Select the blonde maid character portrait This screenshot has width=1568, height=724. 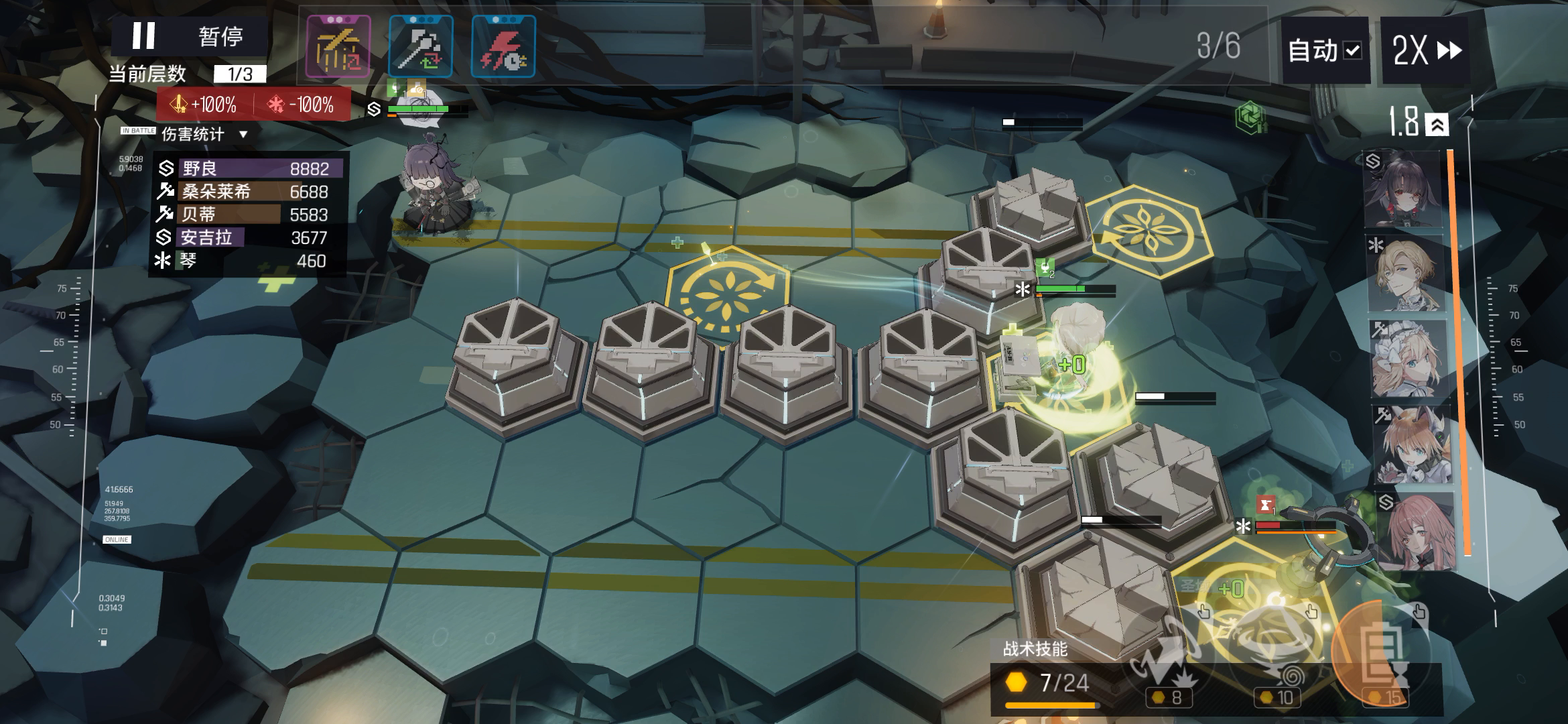point(1405,359)
